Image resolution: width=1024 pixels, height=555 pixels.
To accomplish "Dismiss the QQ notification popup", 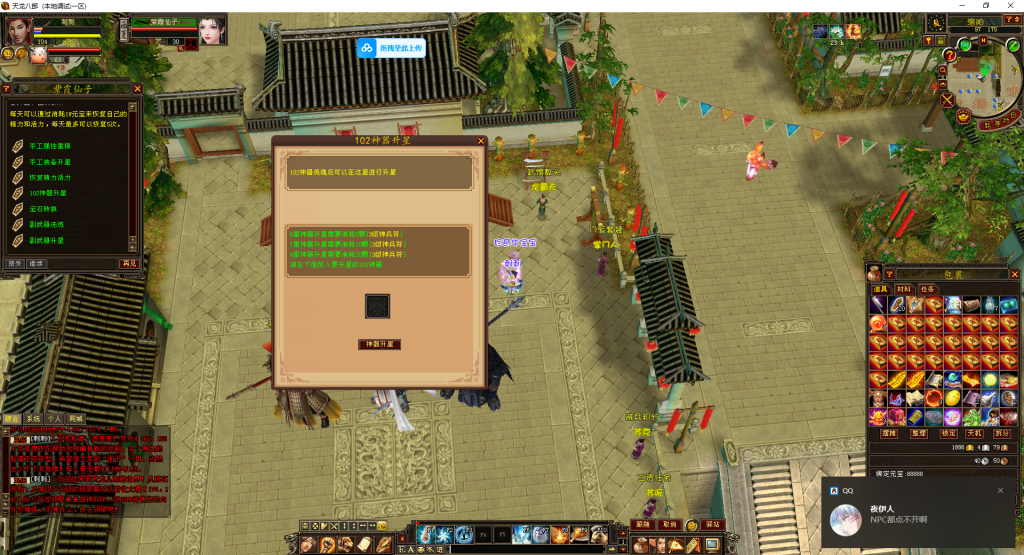I will pos(1000,491).
